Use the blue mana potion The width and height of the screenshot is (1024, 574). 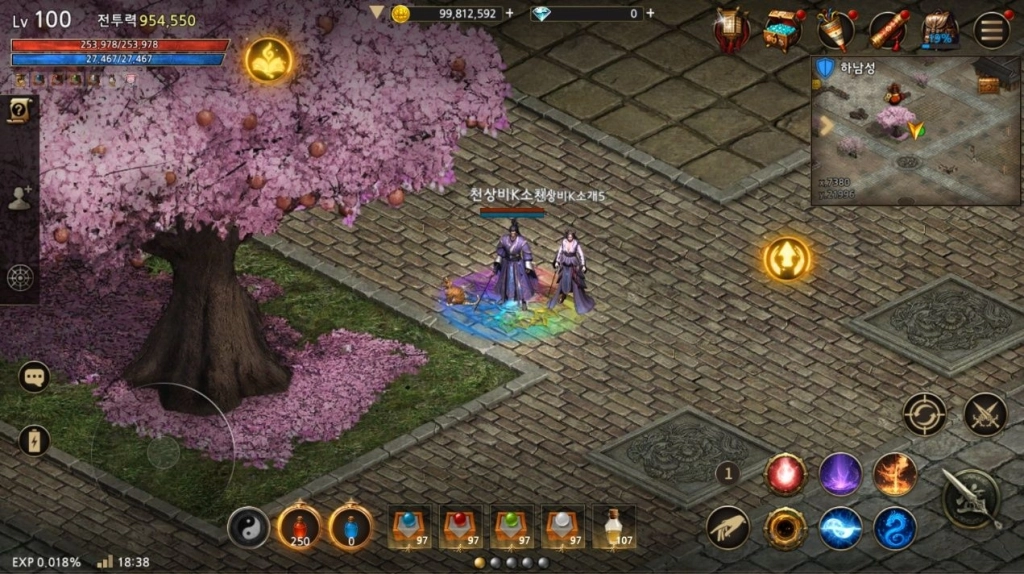[x=350, y=526]
